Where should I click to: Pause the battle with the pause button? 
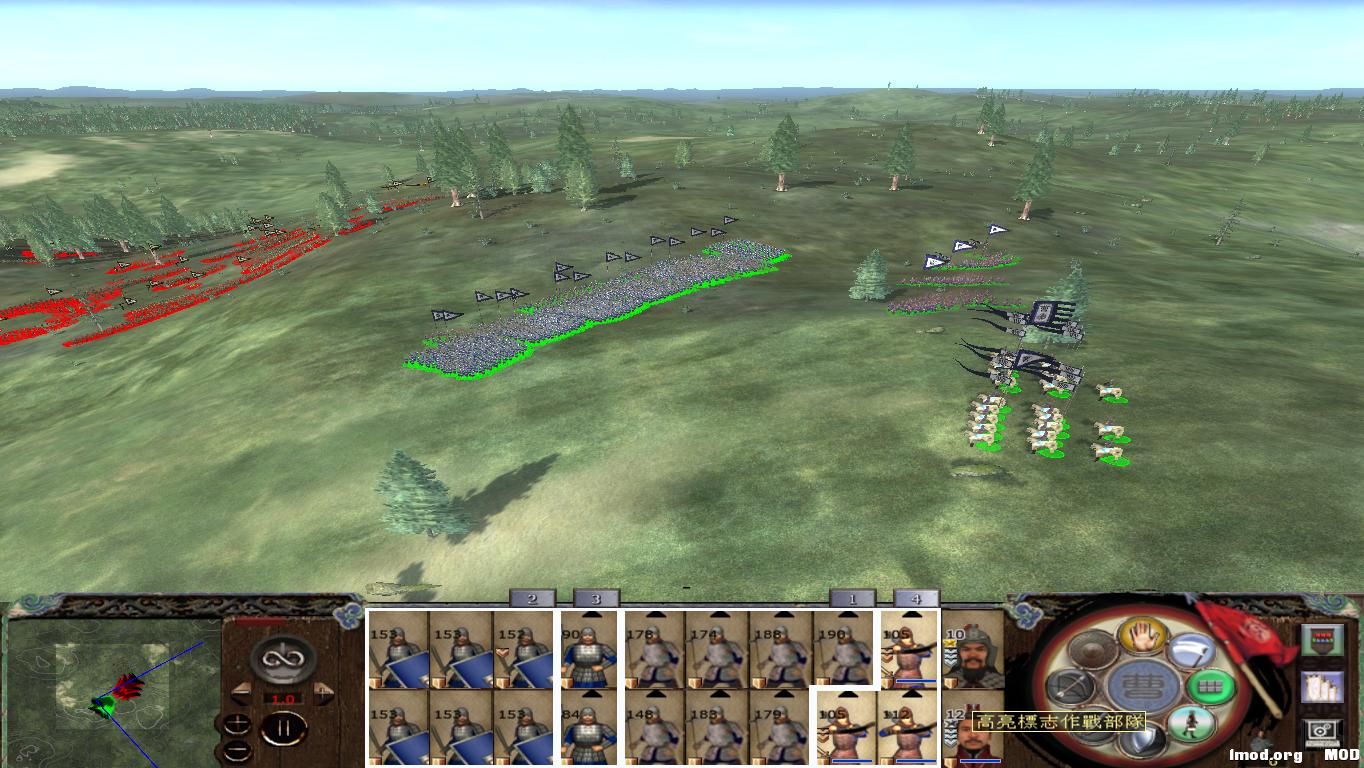coord(285,727)
